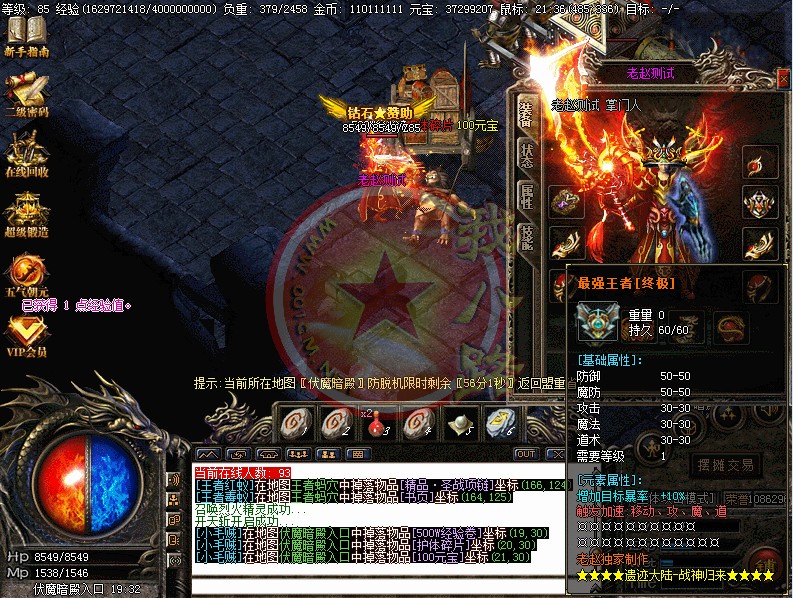Image resolution: width=793 pixels, height=598 pixels.
Task: Open the 二级密码 secondary password menu
Action: (26, 95)
